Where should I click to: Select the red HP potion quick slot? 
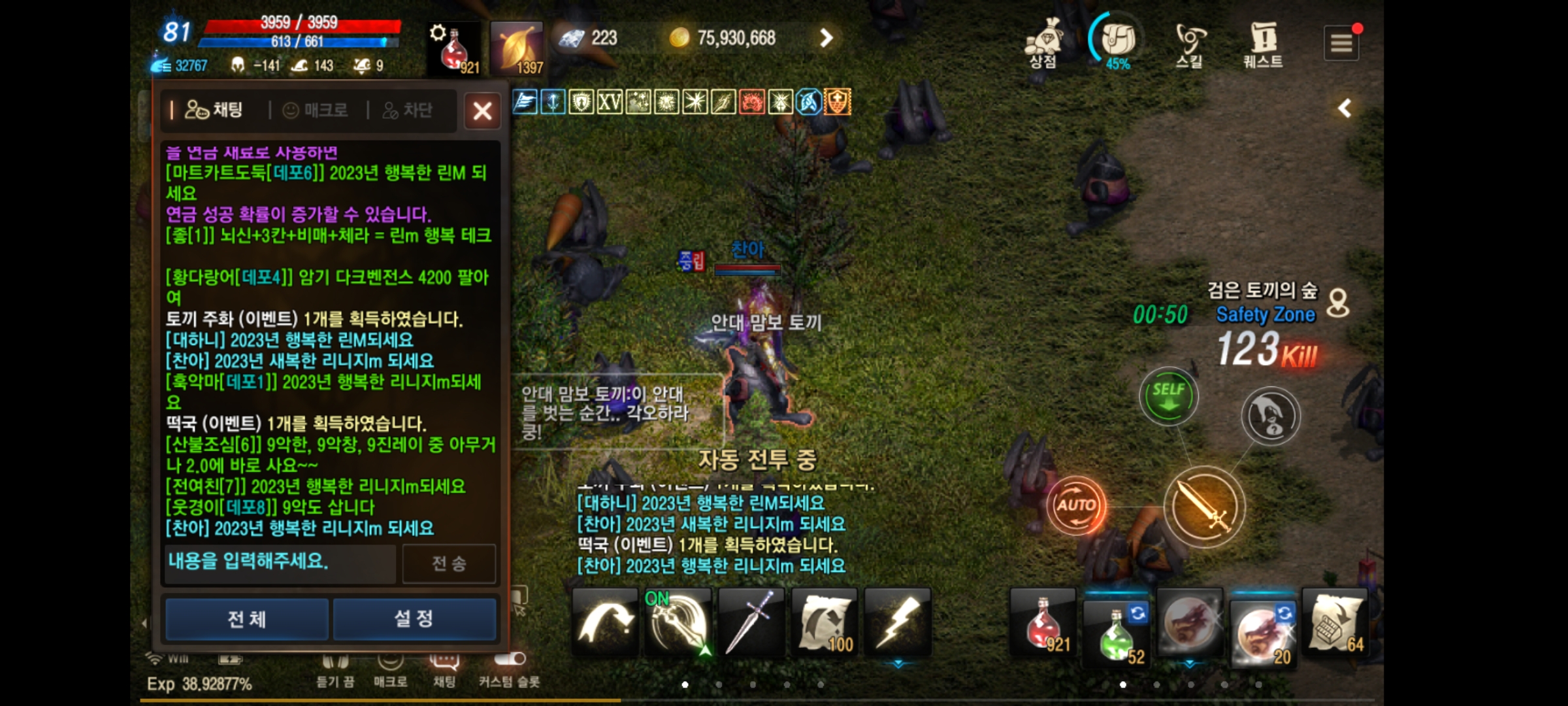click(1043, 622)
